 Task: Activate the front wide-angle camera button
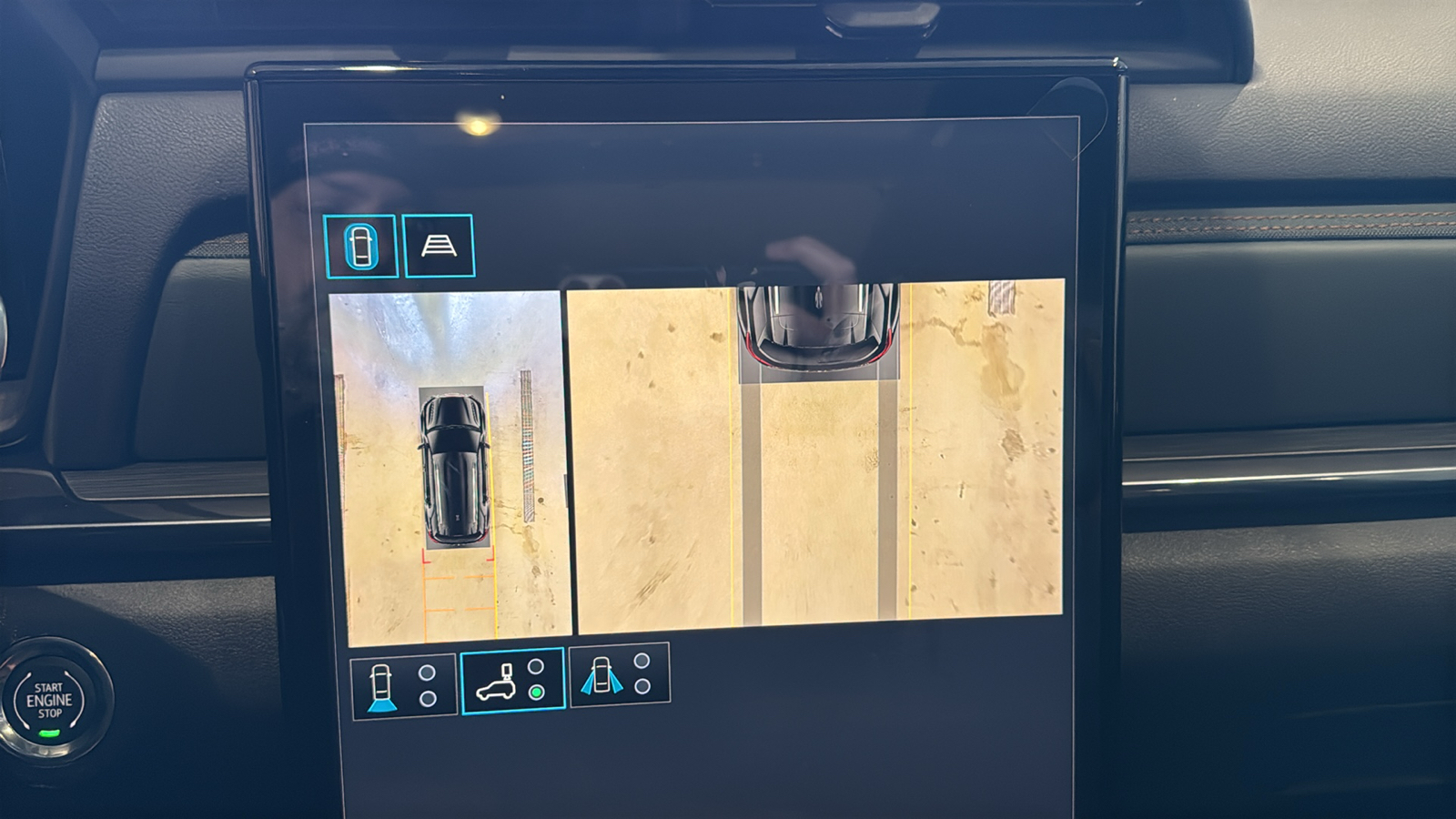[619, 674]
